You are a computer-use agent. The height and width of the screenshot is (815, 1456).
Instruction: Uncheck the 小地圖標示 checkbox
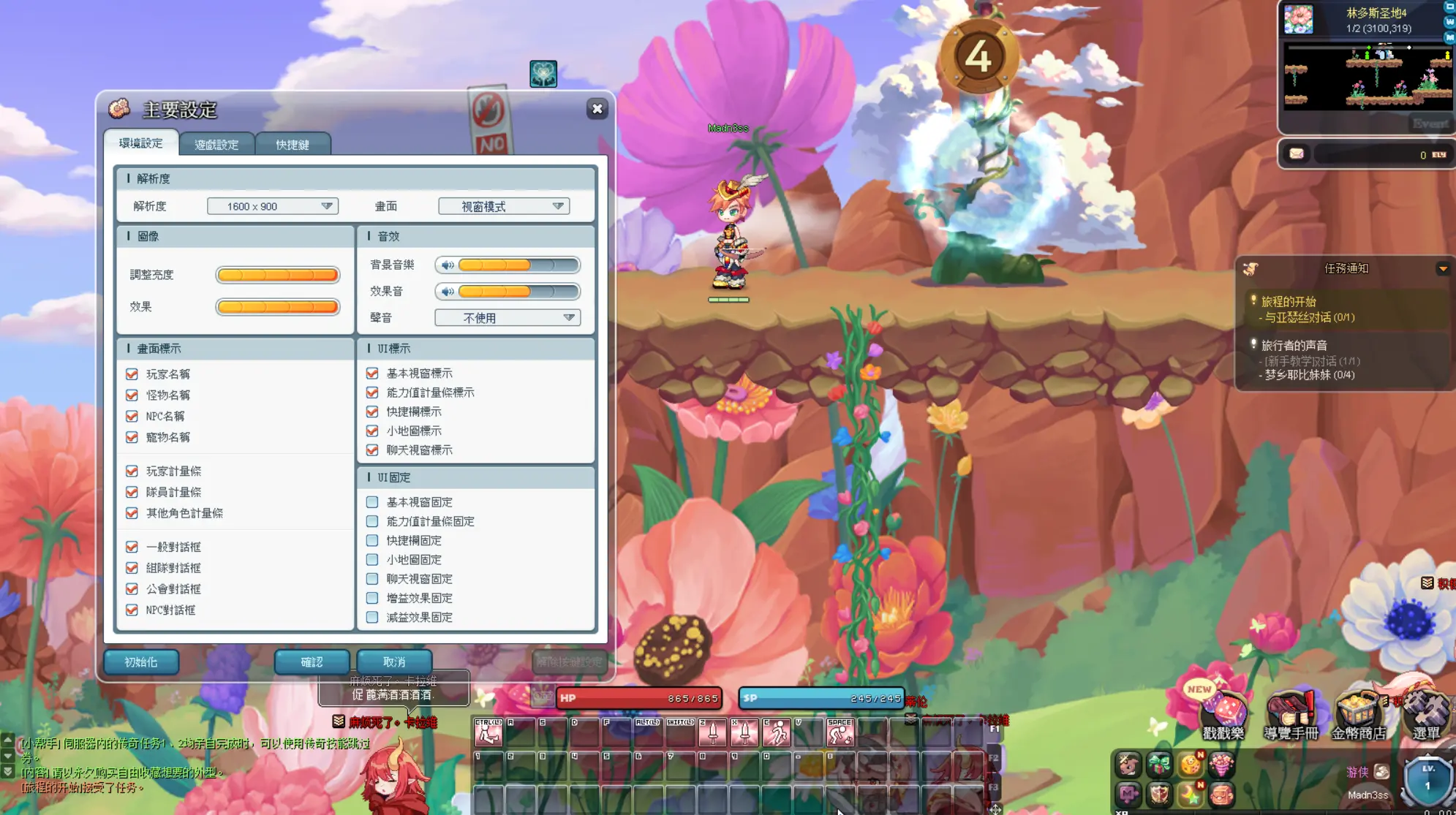pyautogui.click(x=371, y=431)
